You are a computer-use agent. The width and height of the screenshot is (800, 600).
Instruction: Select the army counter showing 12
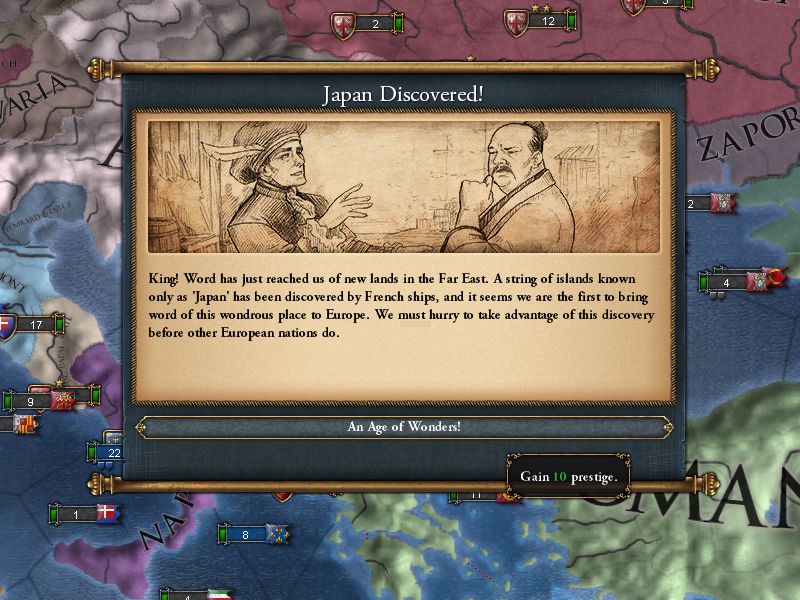pyautogui.click(x=547, y=20)
